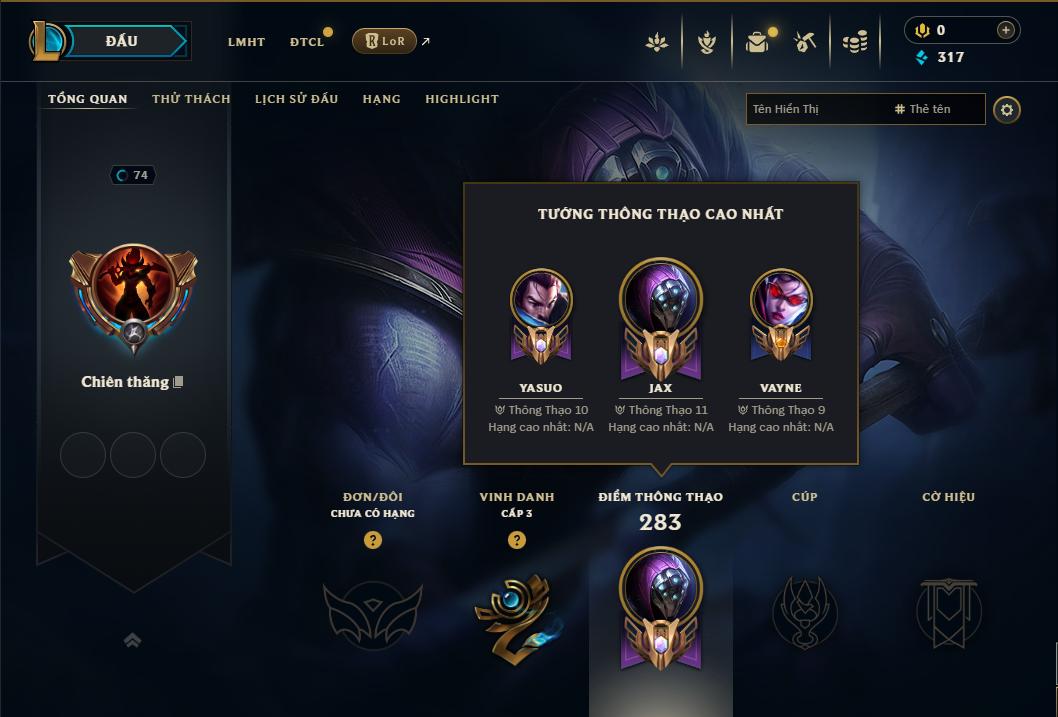Image resolution: width=1058 pixels, height=717 pixels.
Task: Open the loot bag icon
Action: pyautogui.click(x=757, y=42)
